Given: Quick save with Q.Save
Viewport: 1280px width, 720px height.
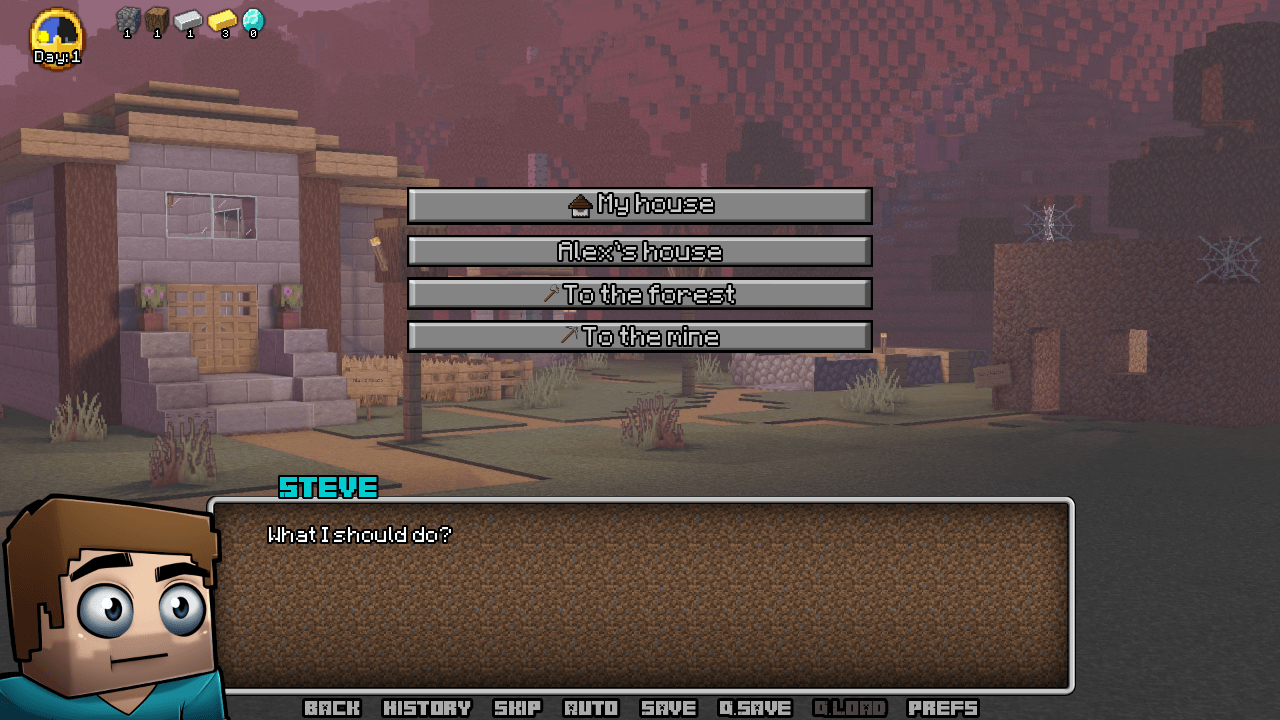Looking at the screenshot, I should pyautogui.click(x=755, y=708).
